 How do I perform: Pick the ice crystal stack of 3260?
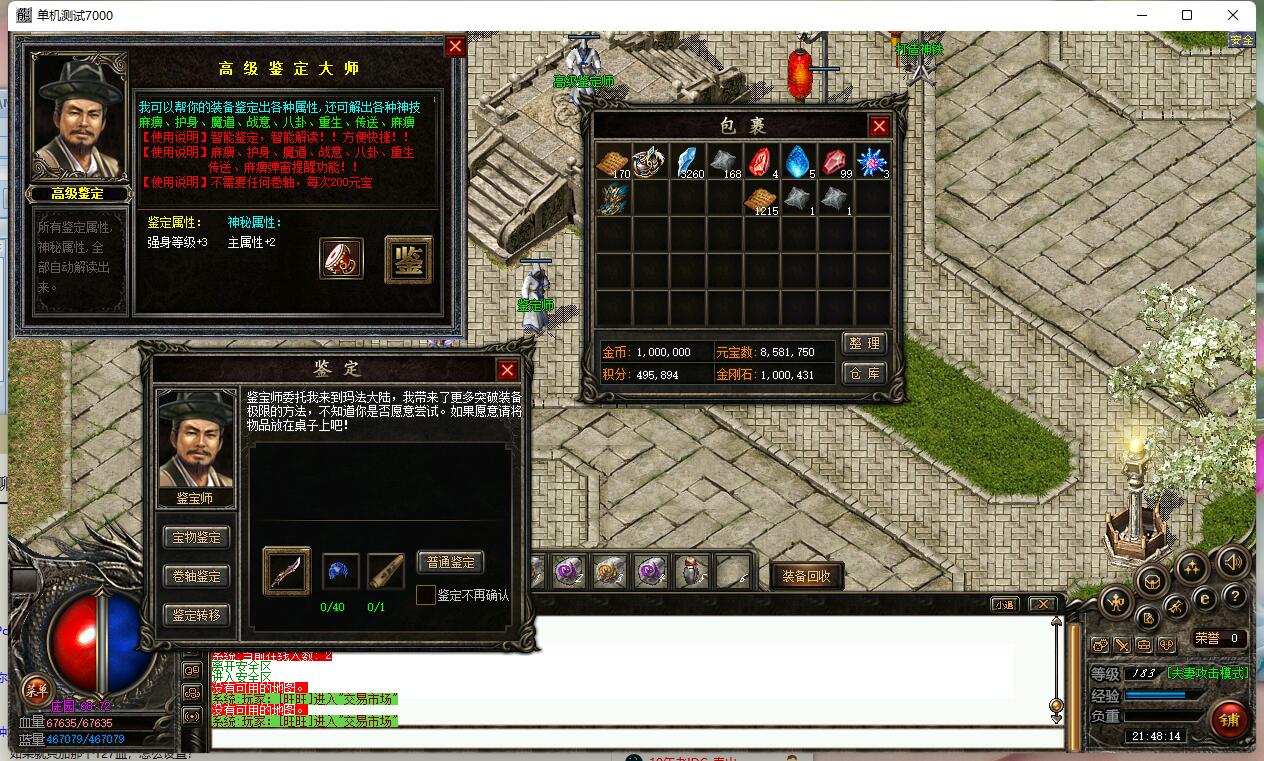click(687, 162)
